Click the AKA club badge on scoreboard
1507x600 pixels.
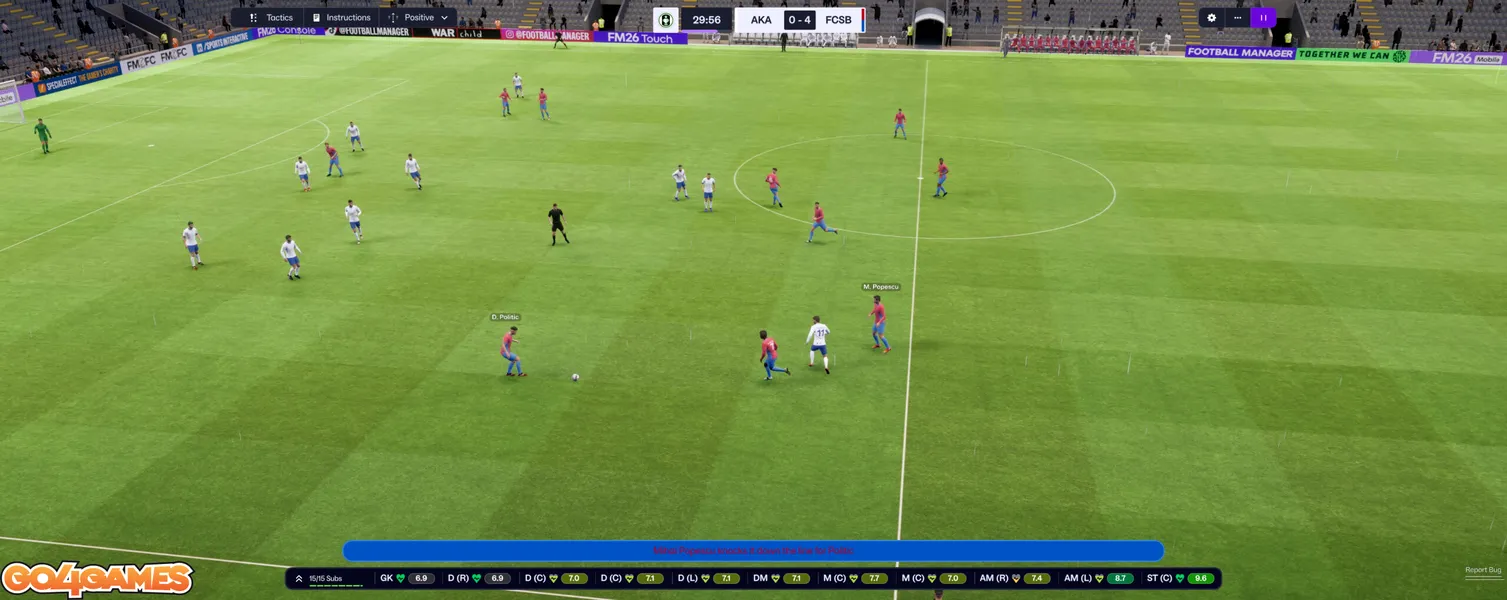point(666,20)
